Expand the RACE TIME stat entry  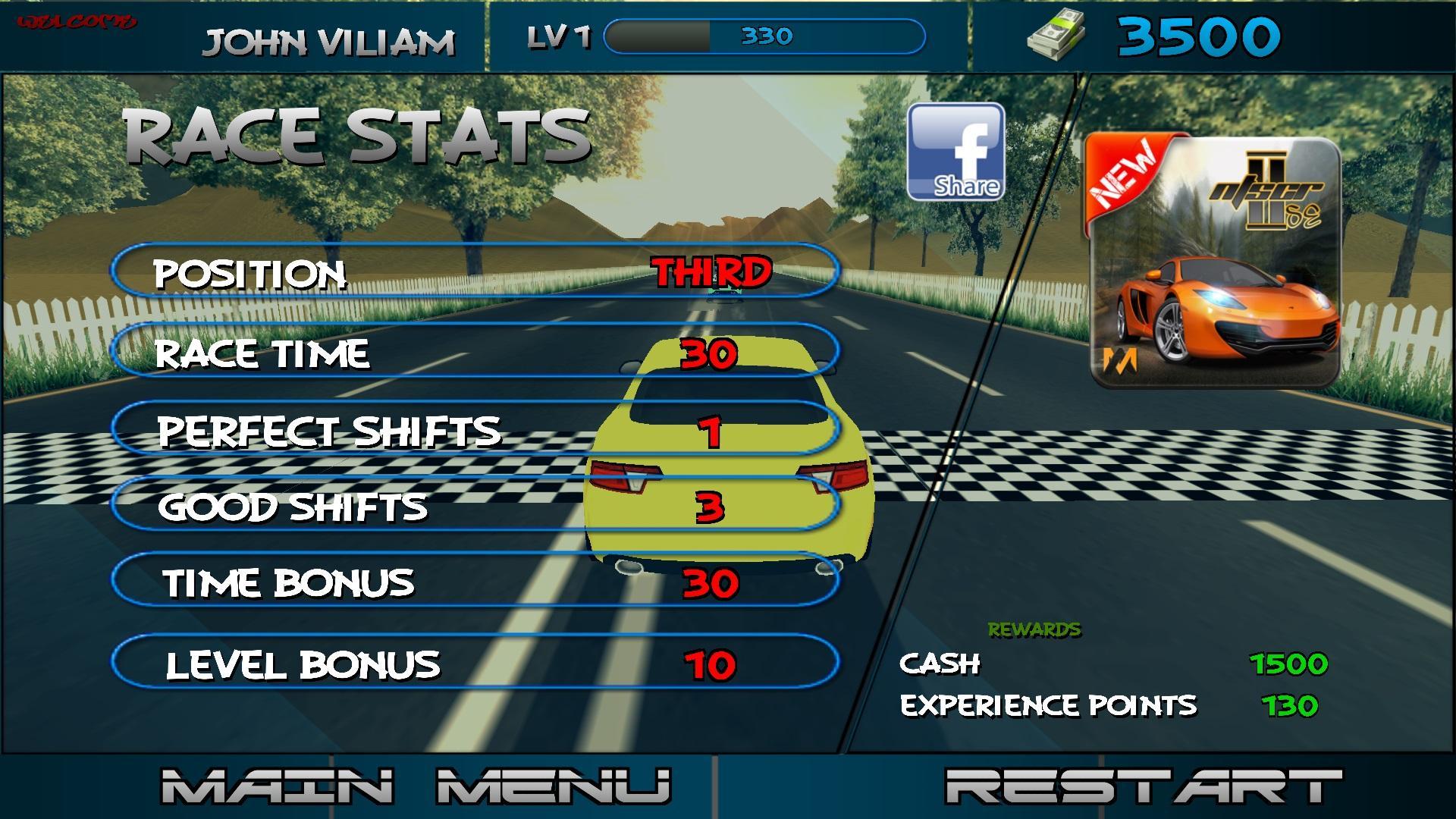pos(478,354)
